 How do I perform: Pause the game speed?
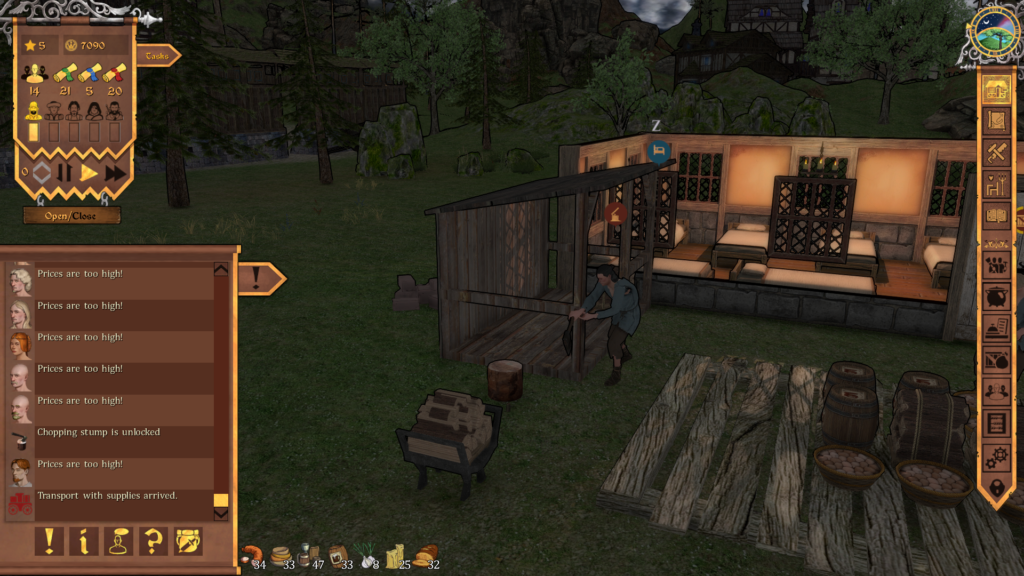(64, 173)
